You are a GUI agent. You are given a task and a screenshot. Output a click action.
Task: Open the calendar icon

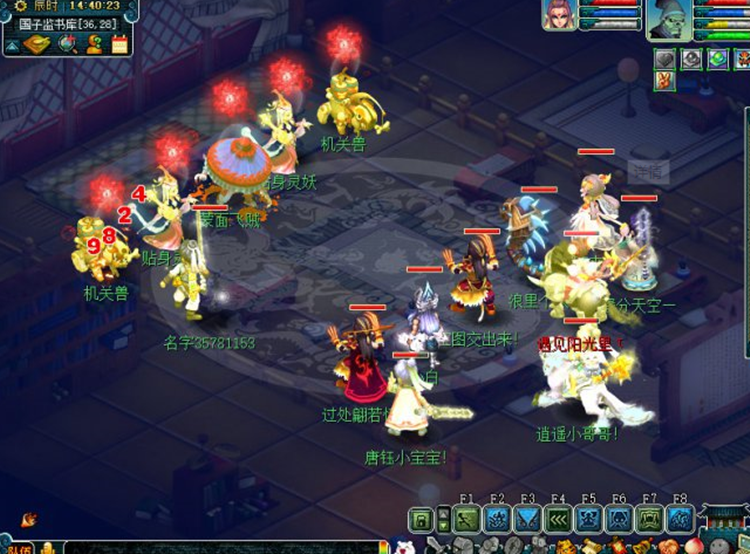pos(120,44)
